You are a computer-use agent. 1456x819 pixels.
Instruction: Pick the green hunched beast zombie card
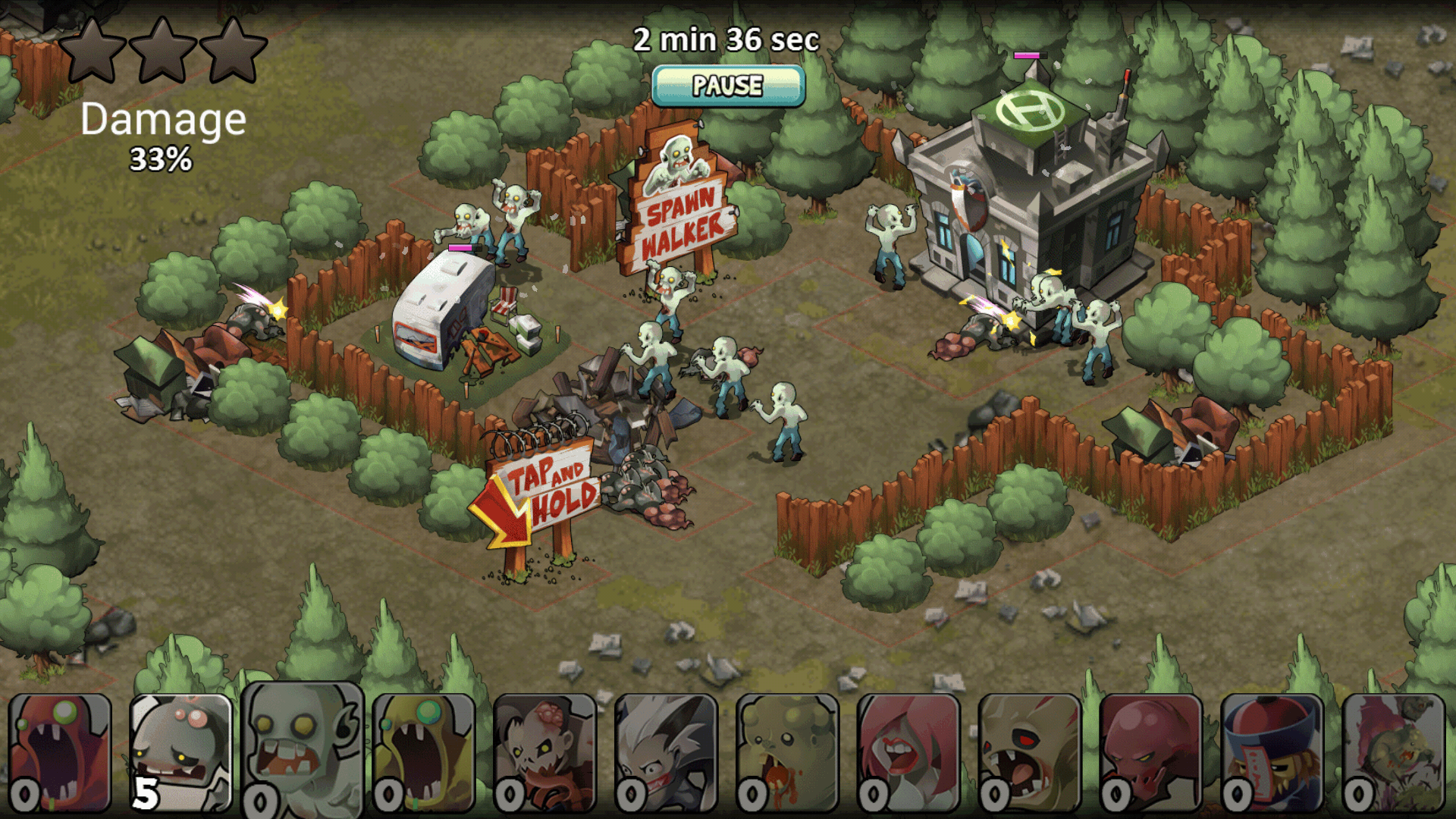click(1395, 752)
